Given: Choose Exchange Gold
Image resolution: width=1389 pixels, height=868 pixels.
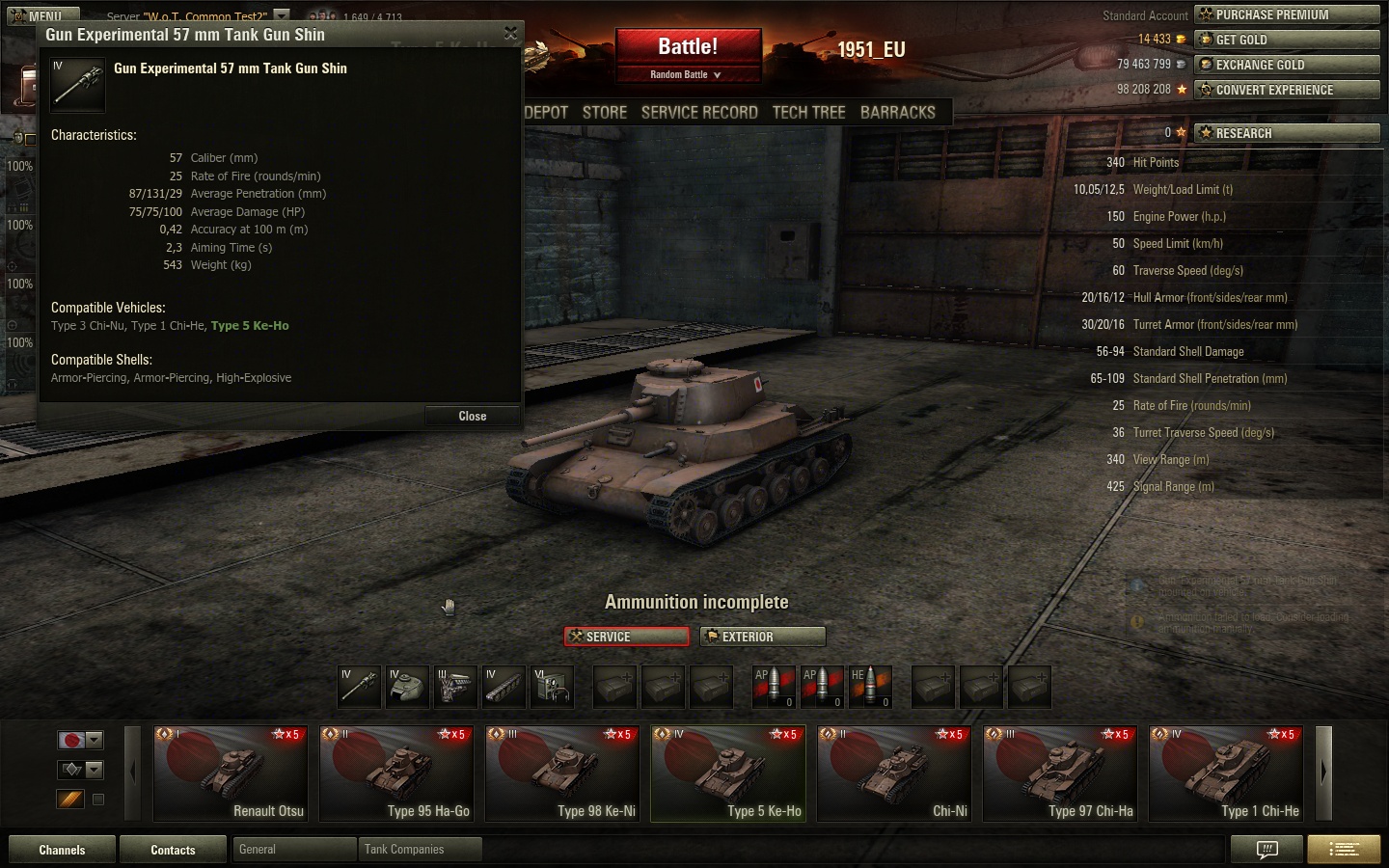Looking at the screenshot, I should point(1287,65).
